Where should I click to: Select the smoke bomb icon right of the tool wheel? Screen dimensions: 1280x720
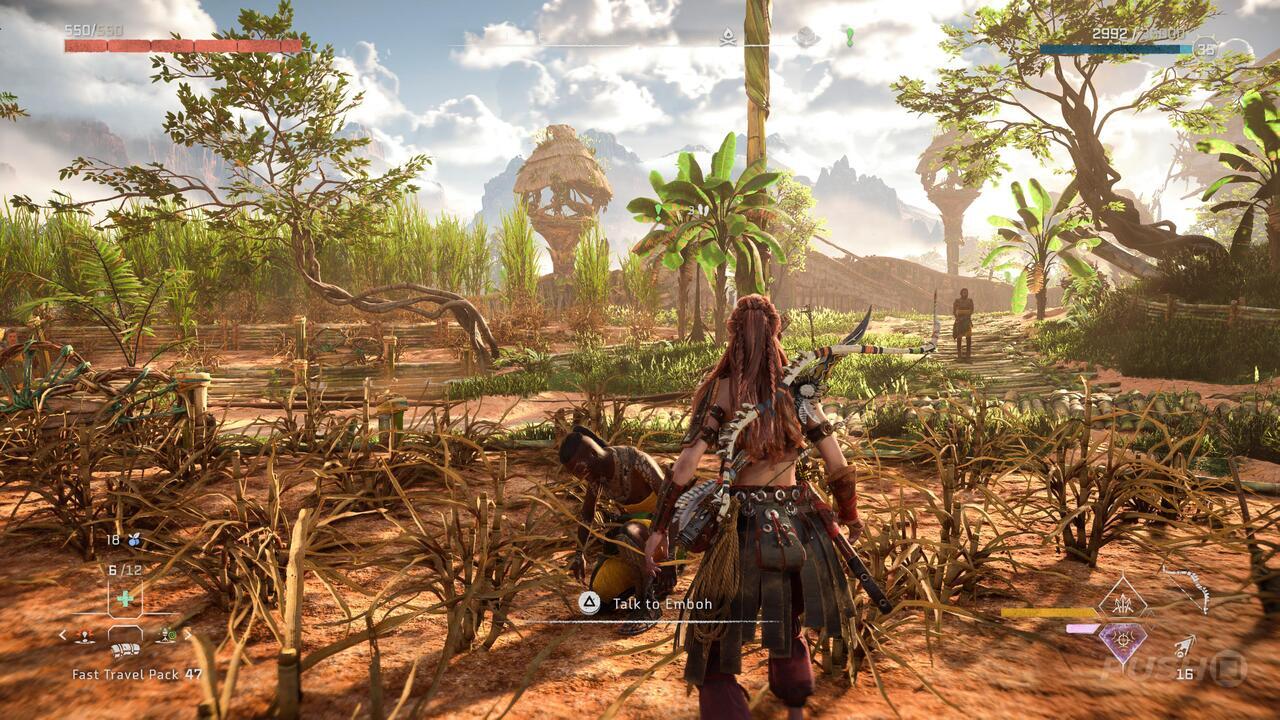(165, 634)
